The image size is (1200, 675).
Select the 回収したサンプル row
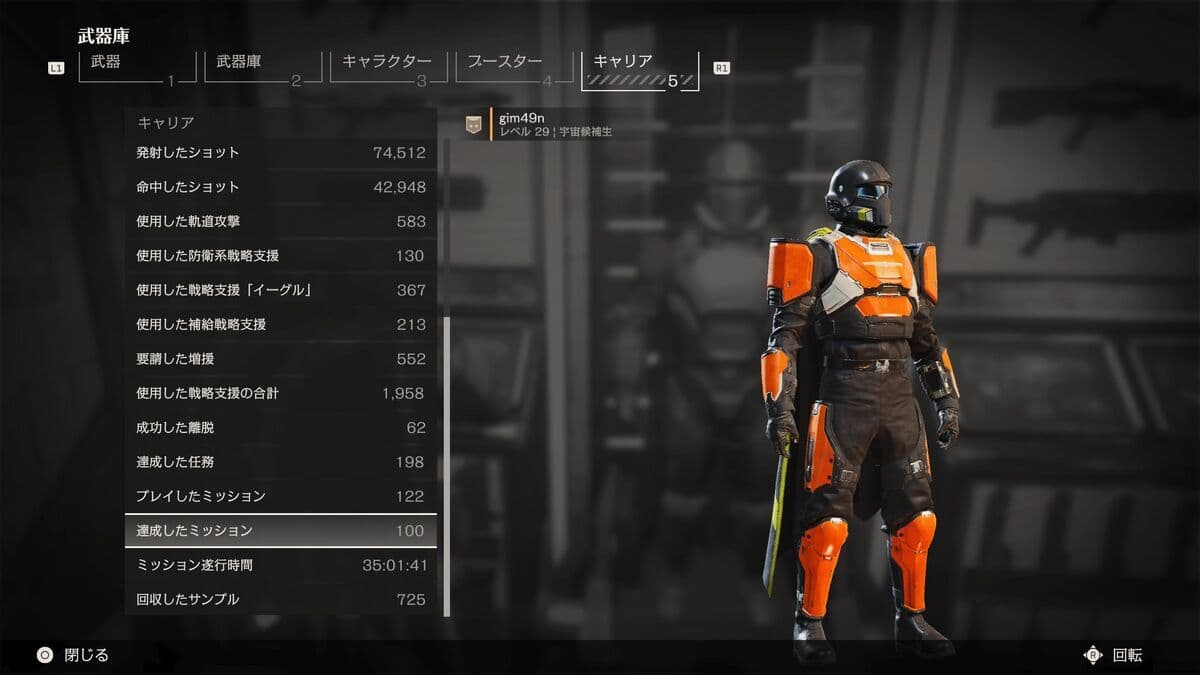pos(281,599)
